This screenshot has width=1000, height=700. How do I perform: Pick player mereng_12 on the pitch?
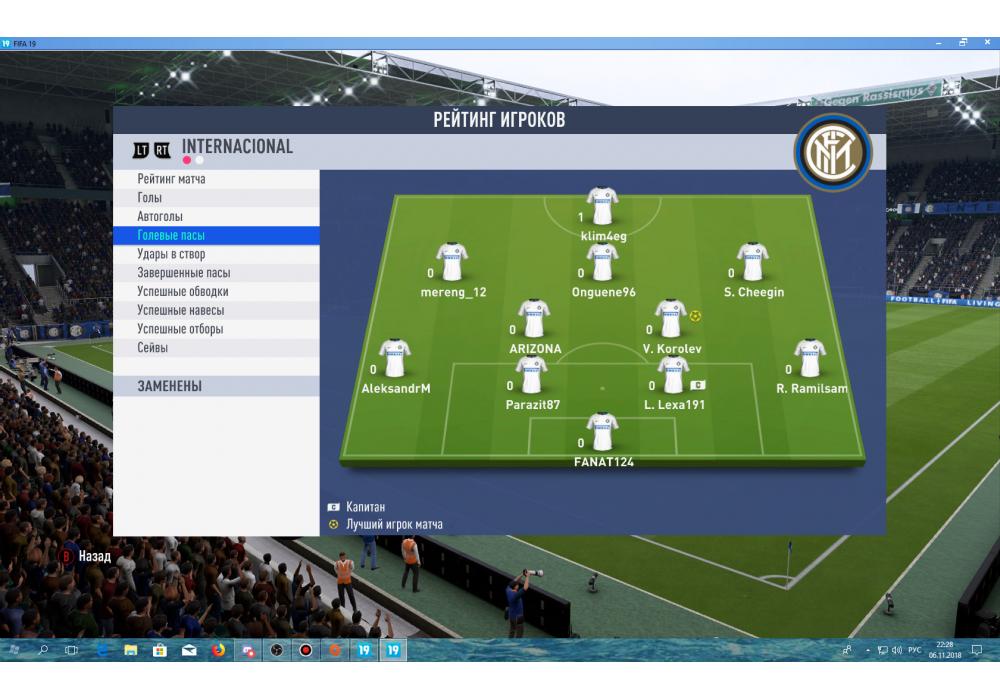pyautogui.click(x=452, y=262)
